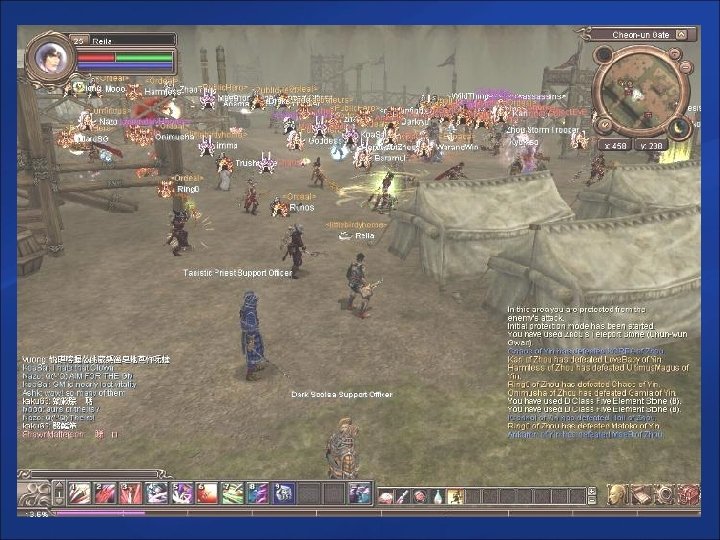Image resolution: width=720 pixels, height=540 pixels.
Task: Activate the green slash skill in slot 7
Action: click(232, 493)
